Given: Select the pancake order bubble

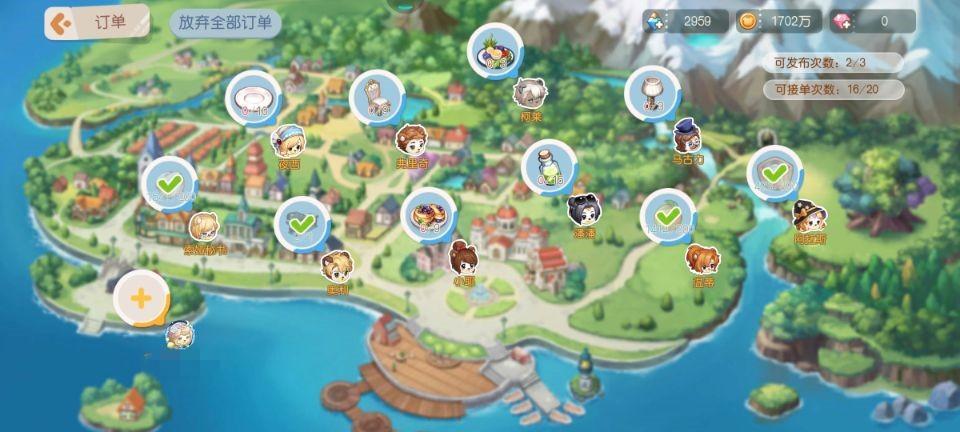Looking at the screenshot, I should [428, 214].
